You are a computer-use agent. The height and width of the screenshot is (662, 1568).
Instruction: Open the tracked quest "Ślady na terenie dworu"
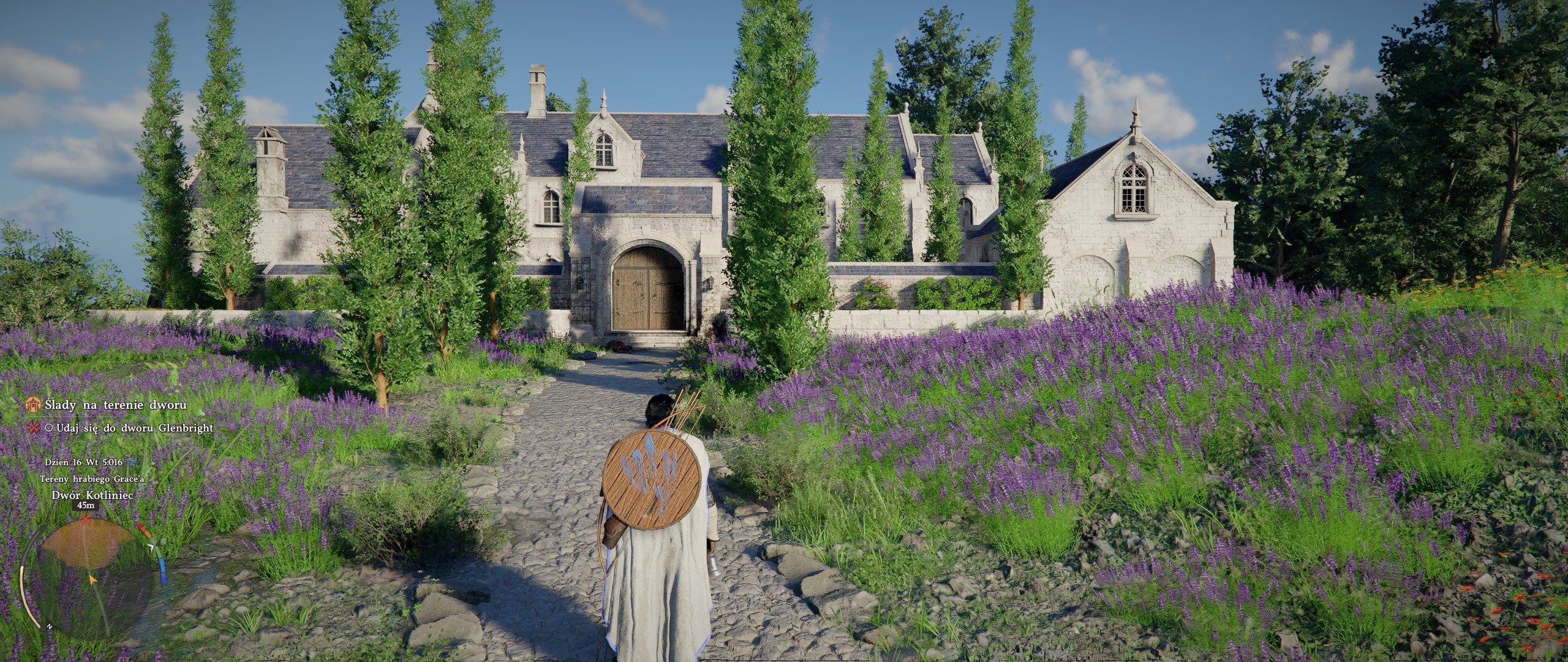(115, 405)
